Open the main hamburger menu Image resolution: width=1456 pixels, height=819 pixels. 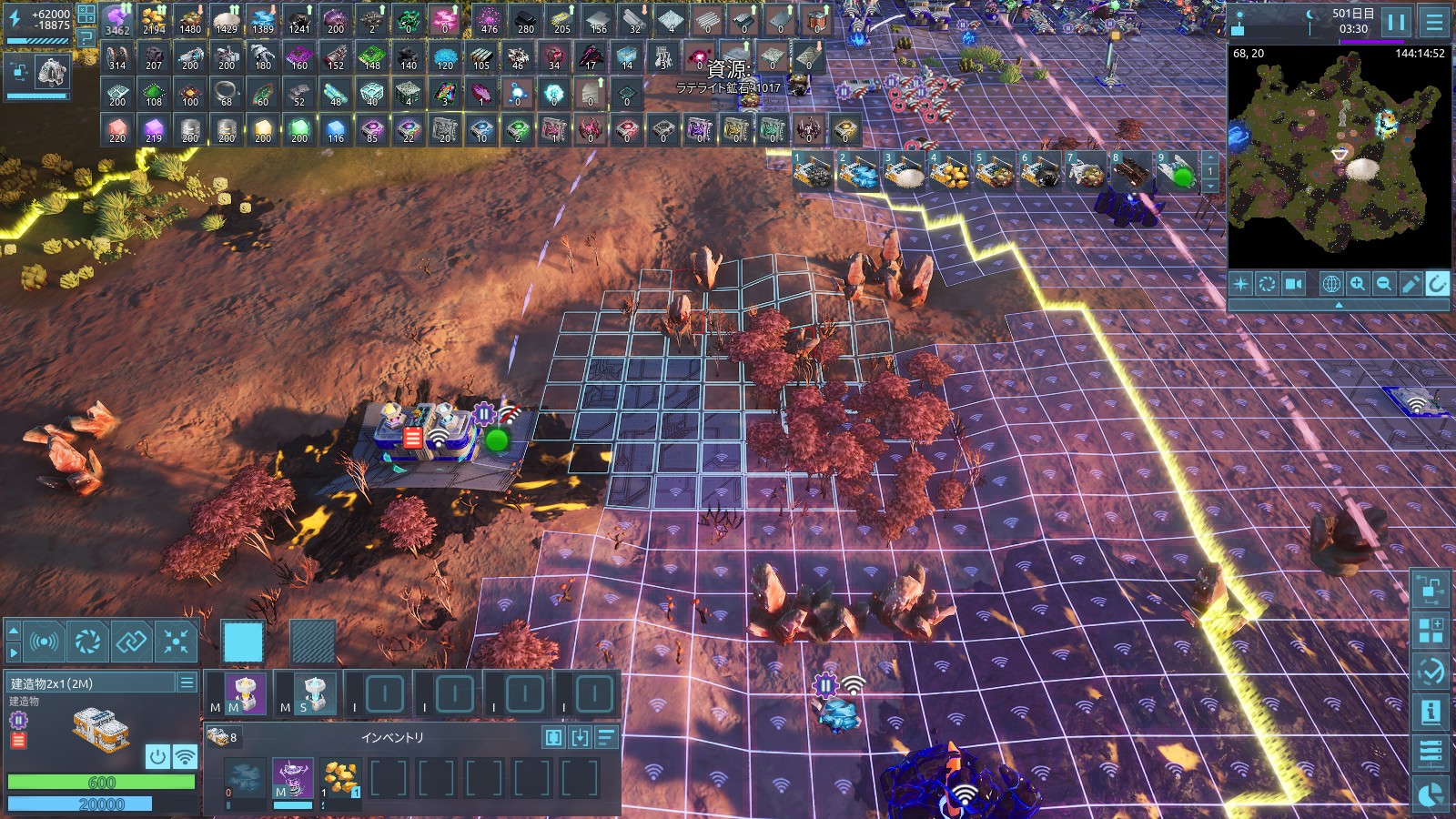coord(1435,22)
